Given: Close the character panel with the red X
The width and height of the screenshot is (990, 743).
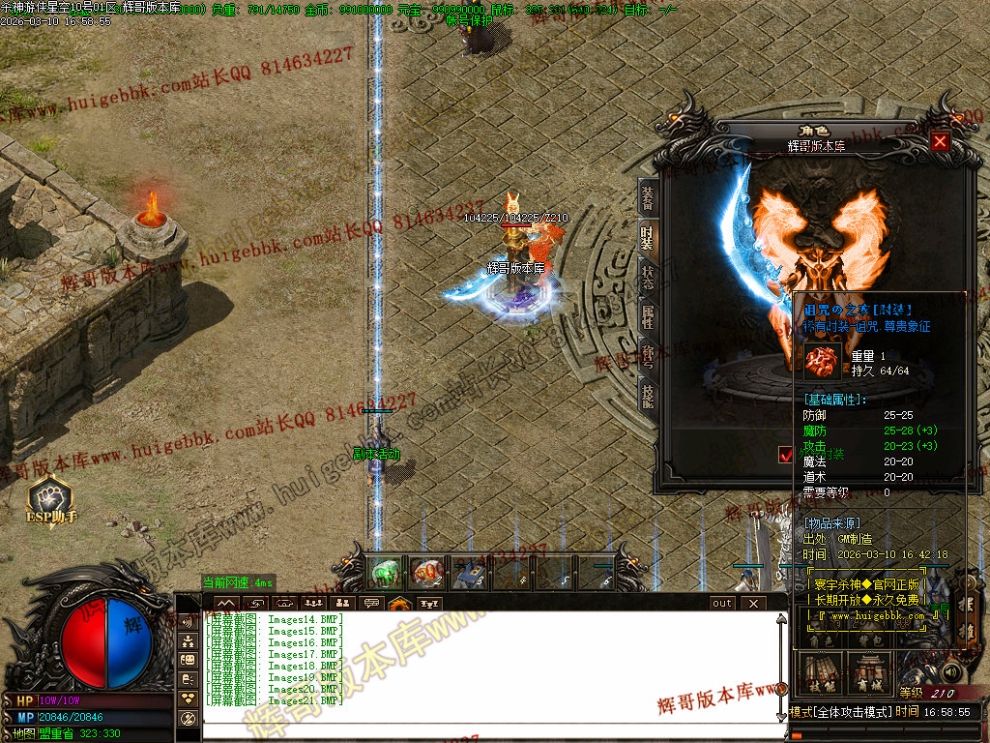Looking at the screenshot, I should click(939, 142).
